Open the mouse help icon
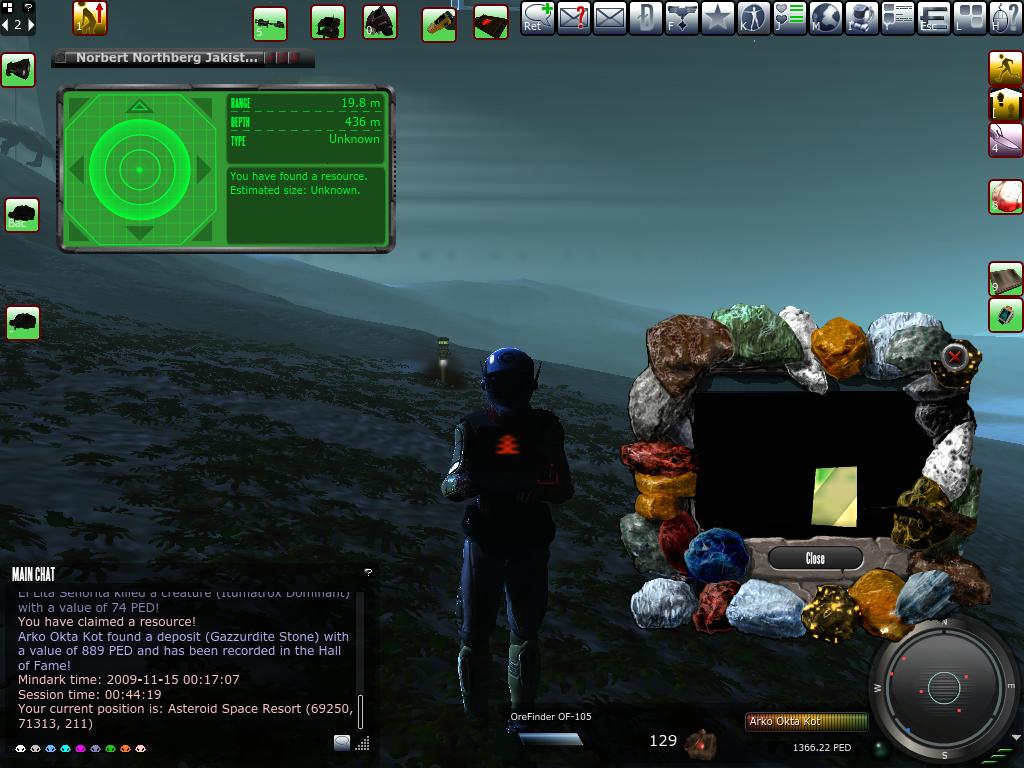The image size is (1024, 768). (1005, 19)
